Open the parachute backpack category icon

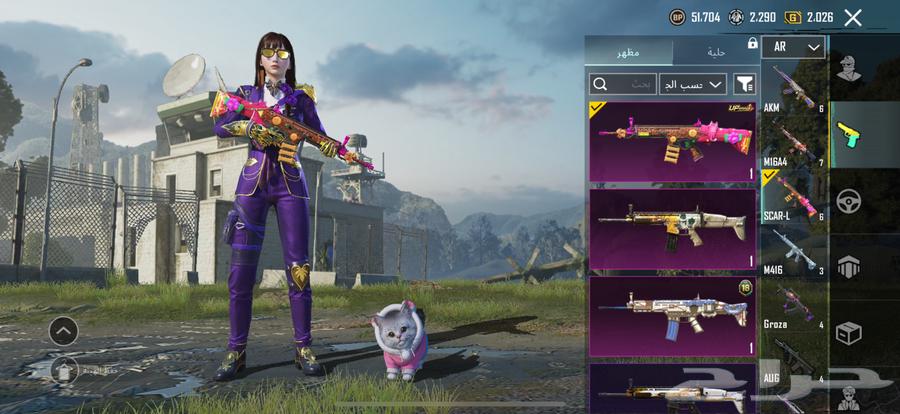click(x=850, y=267)
